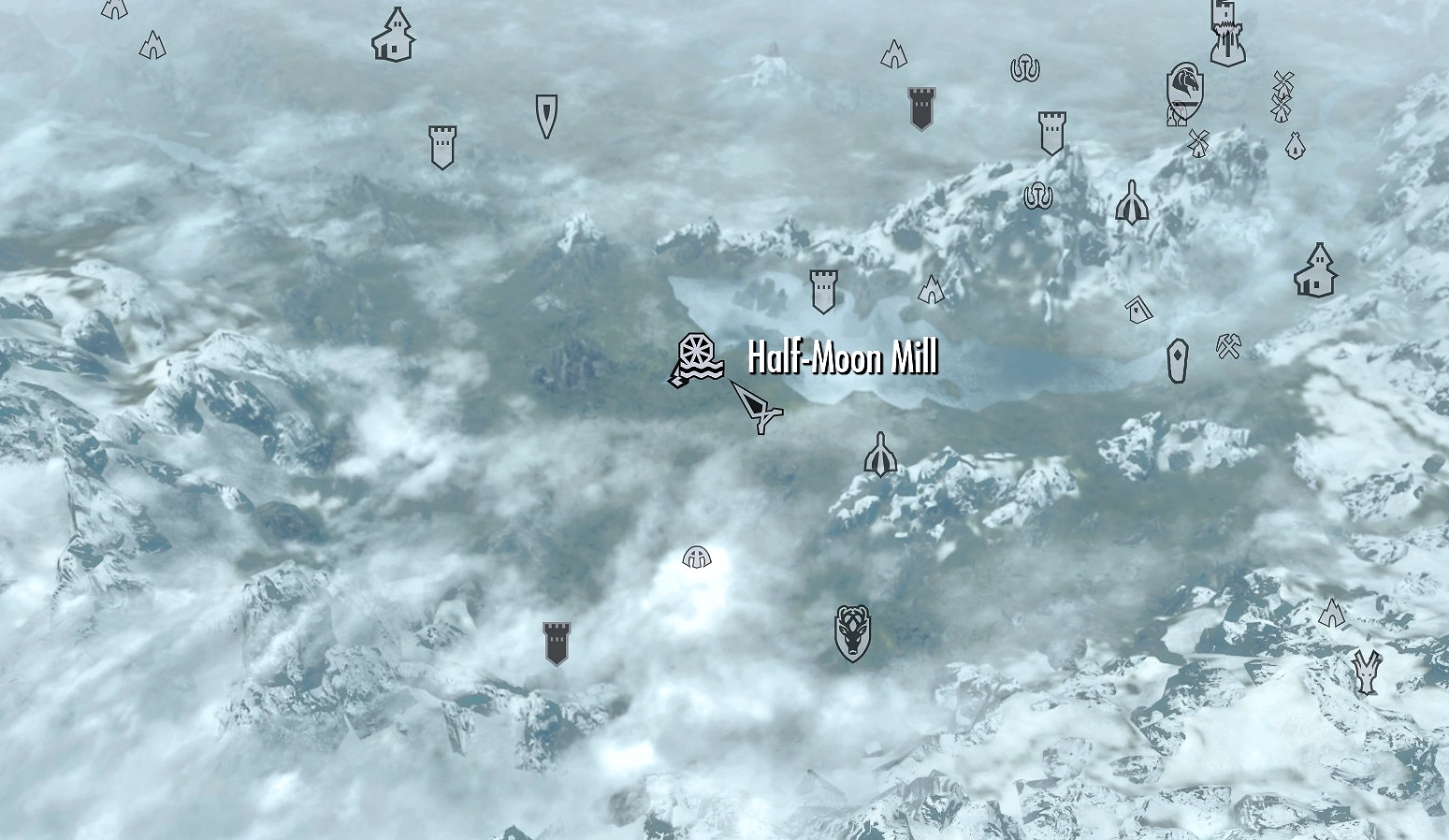1449x840 pixels.
Task: Open the farmhouse marker on the right edge
Action: coord(1317,269)
